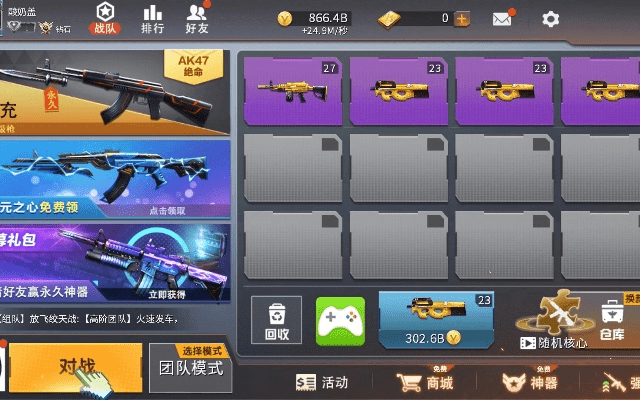Image resolution: width=640 pixels, height=400 pixels.
Task: Buy the gold weapon for 302.6B
Action: click(437, 320)
